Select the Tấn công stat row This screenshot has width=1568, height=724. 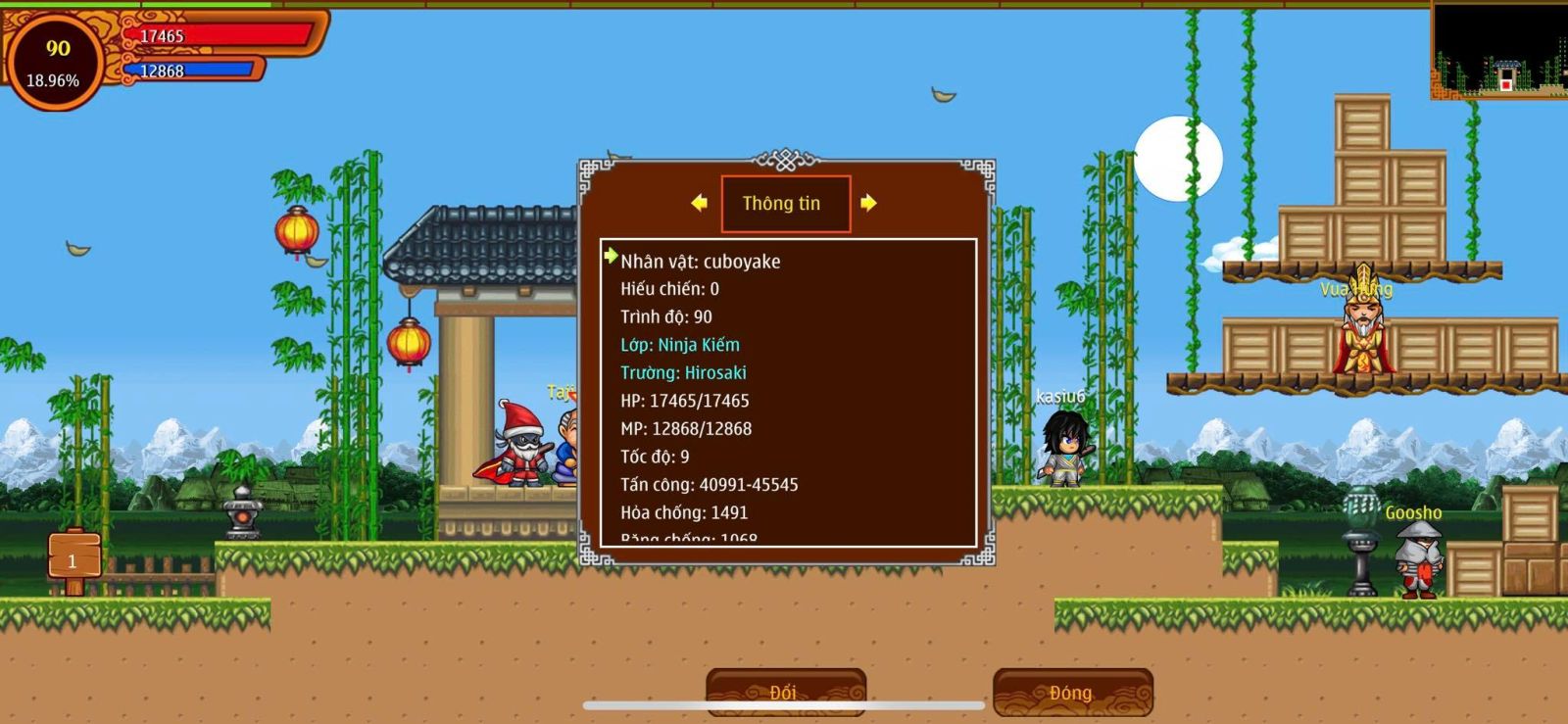(709, 485)
